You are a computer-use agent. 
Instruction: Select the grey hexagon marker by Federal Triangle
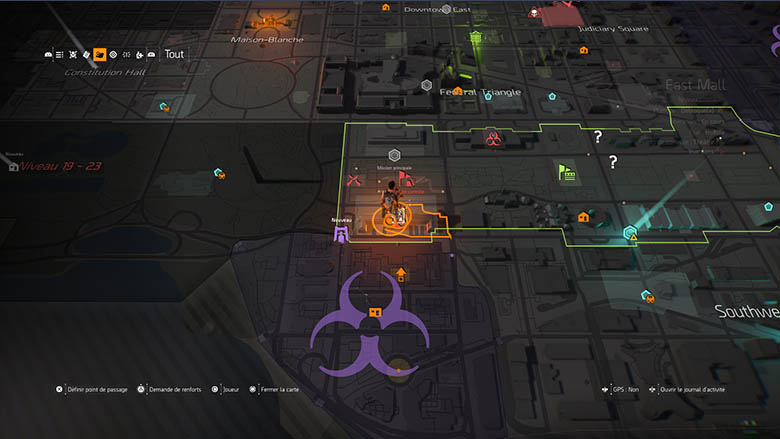coord(427,86)
